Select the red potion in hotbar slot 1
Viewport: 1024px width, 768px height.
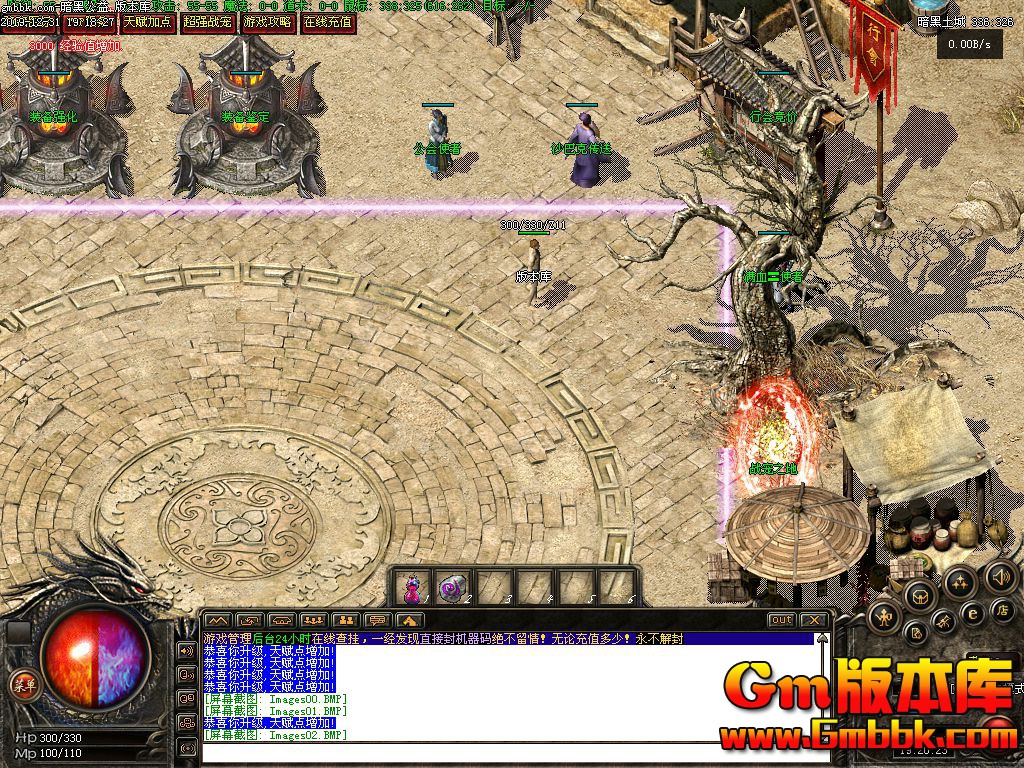click(412, 588)
